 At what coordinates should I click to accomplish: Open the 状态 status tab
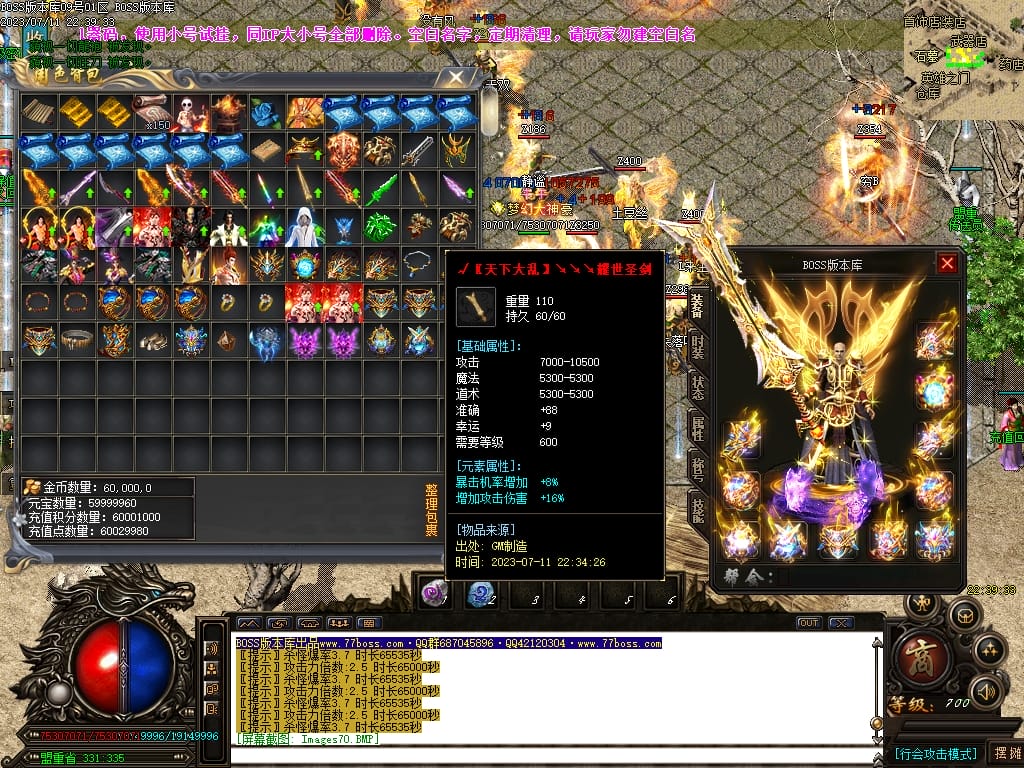pos(698,387)
